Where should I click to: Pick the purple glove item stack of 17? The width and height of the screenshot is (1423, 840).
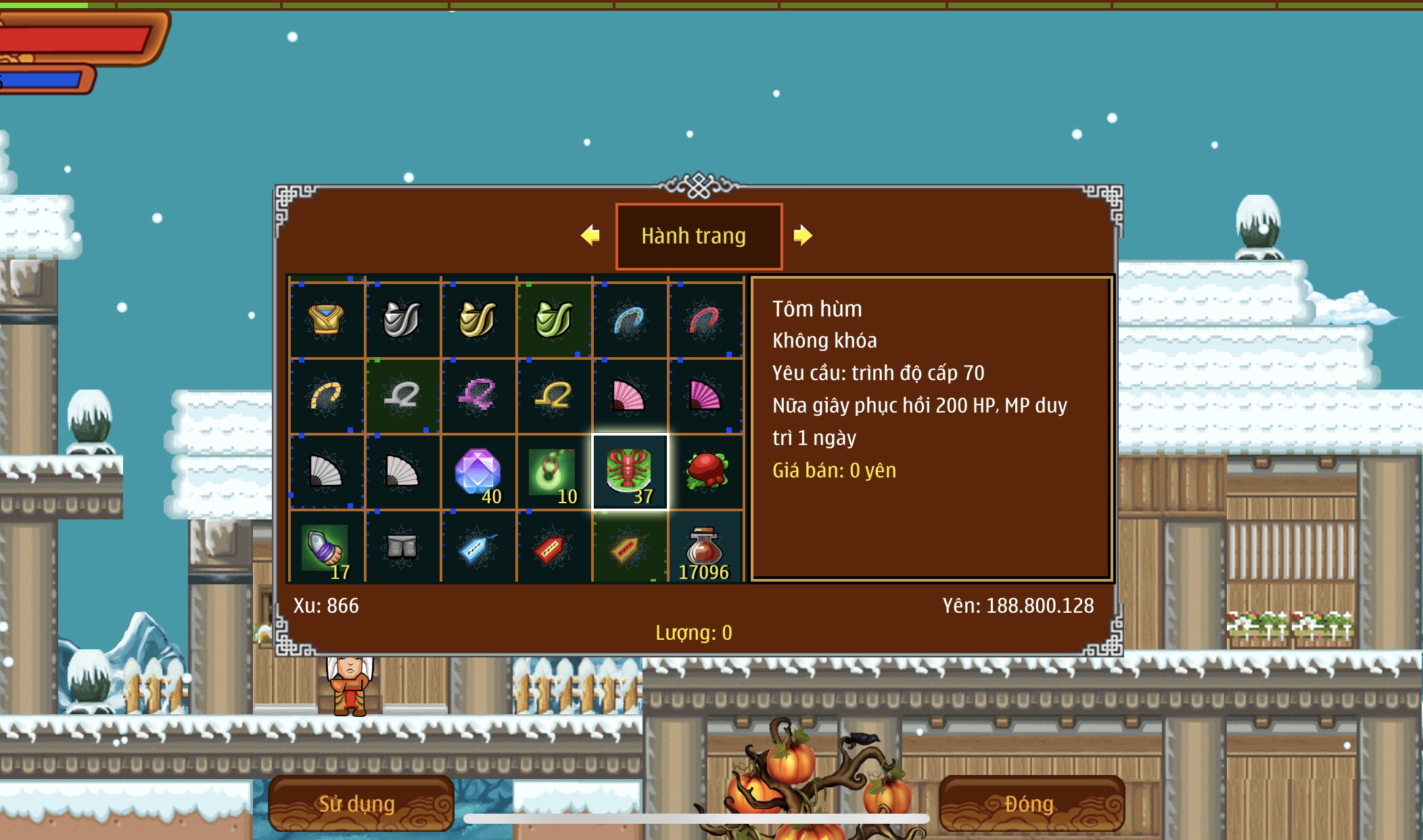(327, 547)
